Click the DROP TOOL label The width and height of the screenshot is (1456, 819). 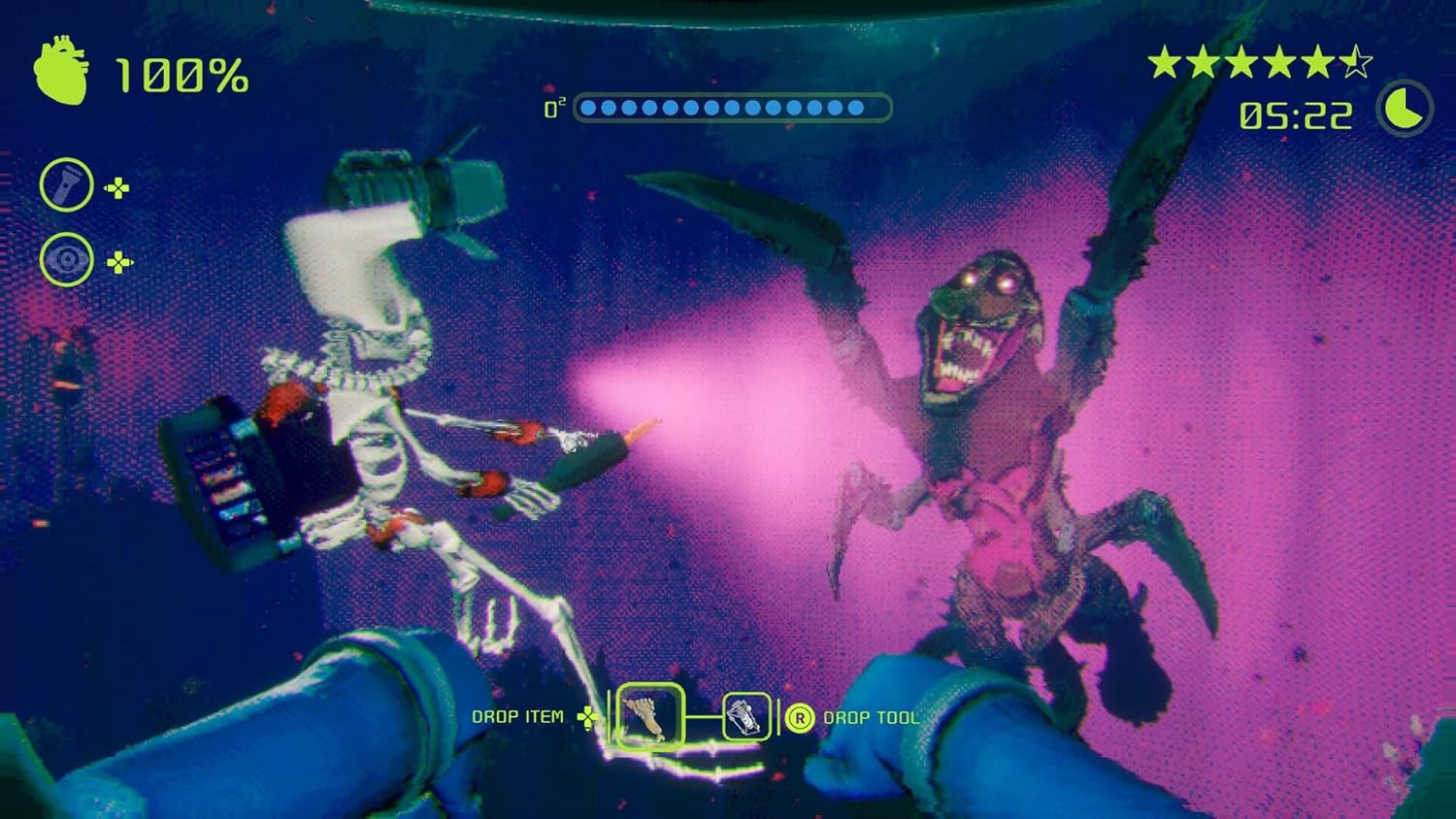click(x=872, y=719)
